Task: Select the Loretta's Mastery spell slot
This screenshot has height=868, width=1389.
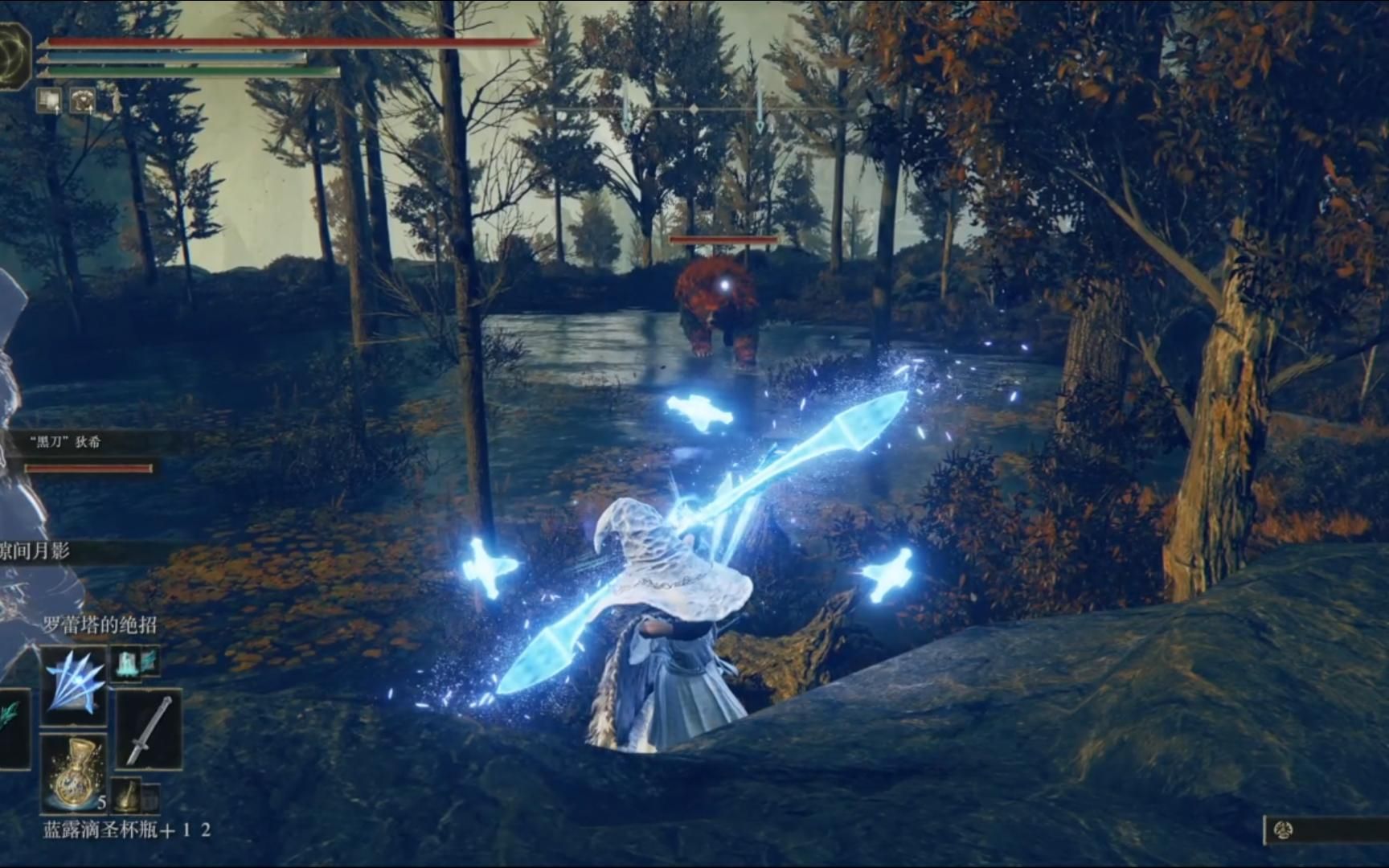Action: (x=75, y=684)
